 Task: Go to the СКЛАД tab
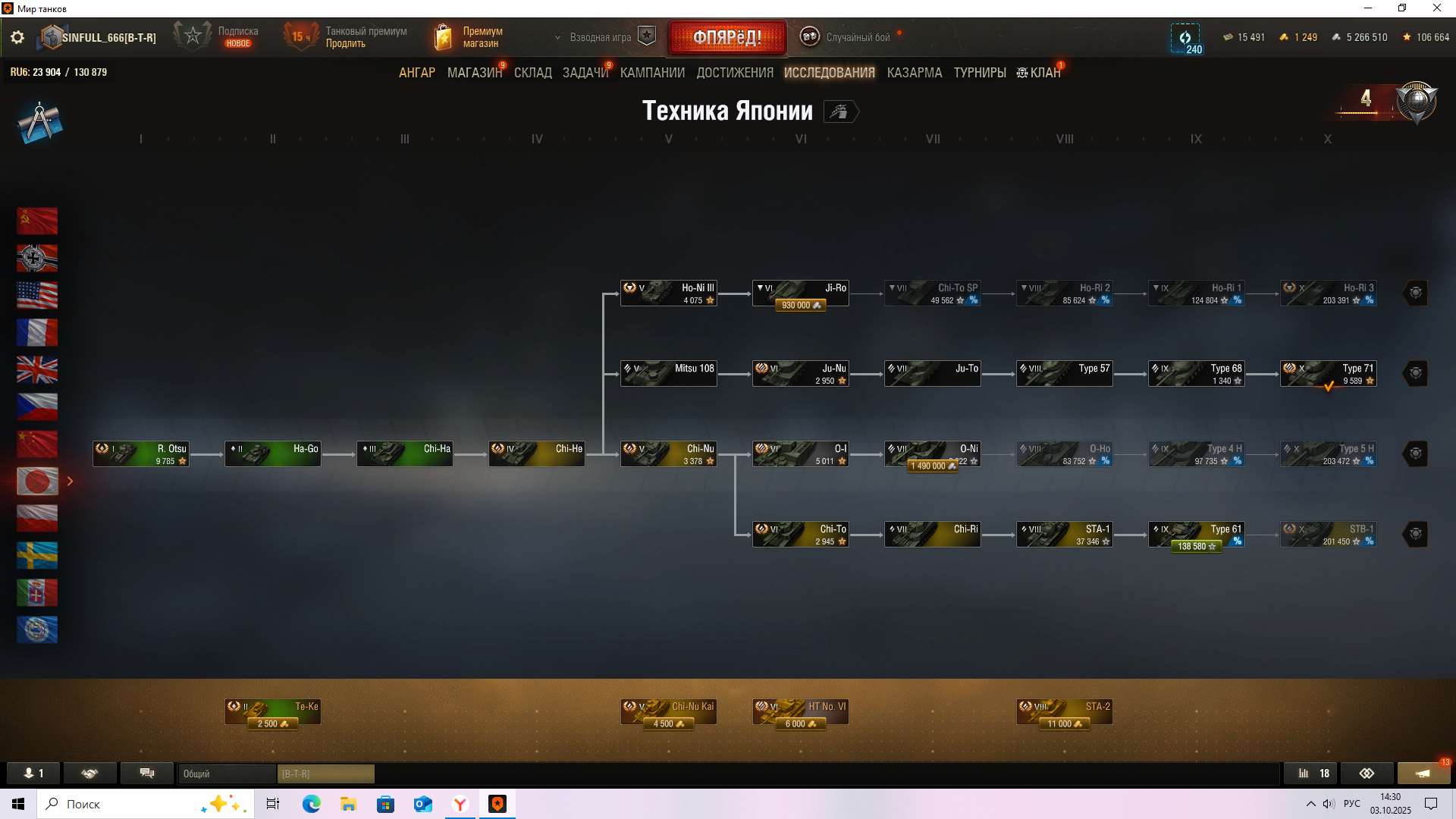coord(532,73)
